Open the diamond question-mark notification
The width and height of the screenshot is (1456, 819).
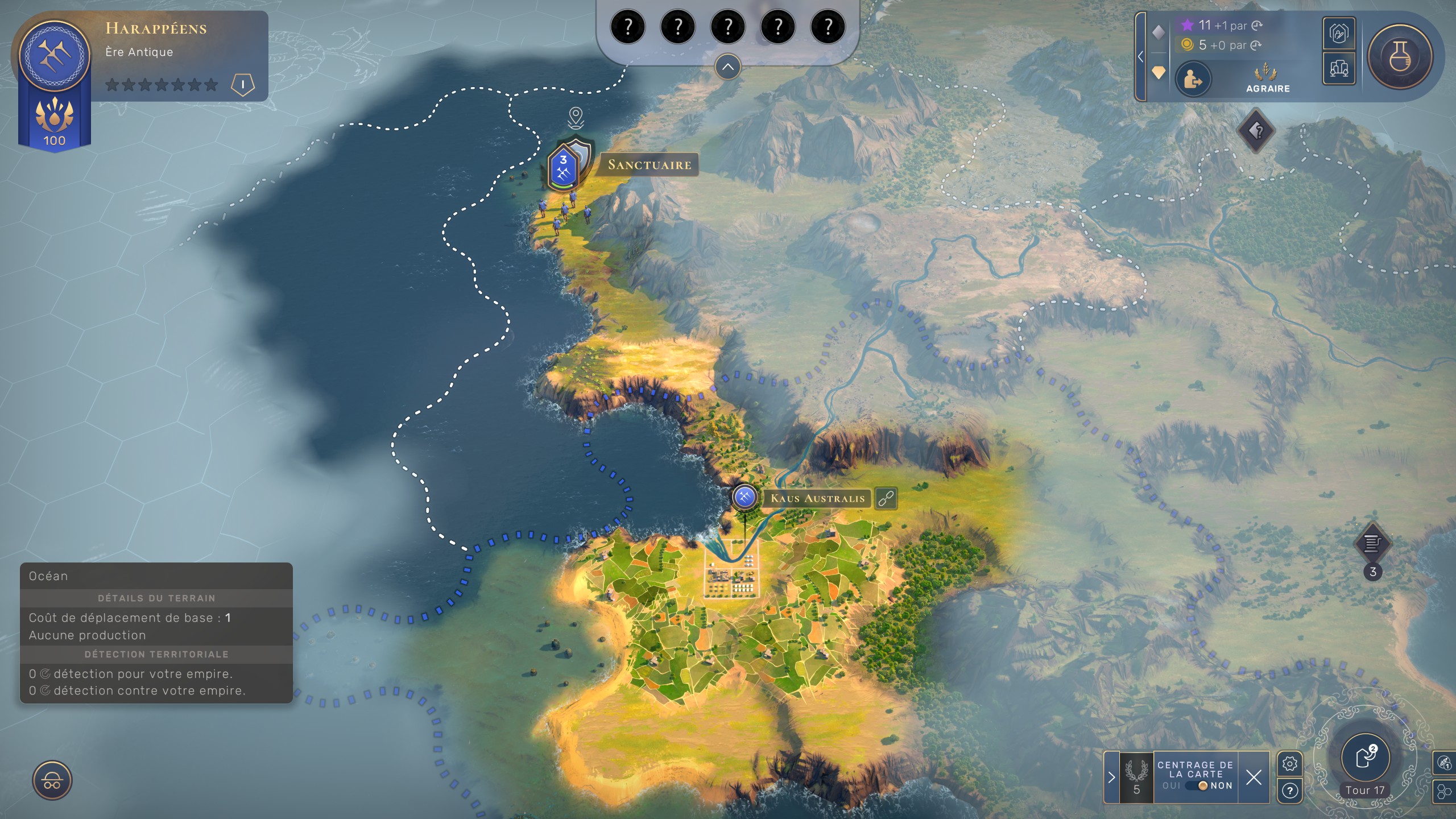tap(1256, 131)
